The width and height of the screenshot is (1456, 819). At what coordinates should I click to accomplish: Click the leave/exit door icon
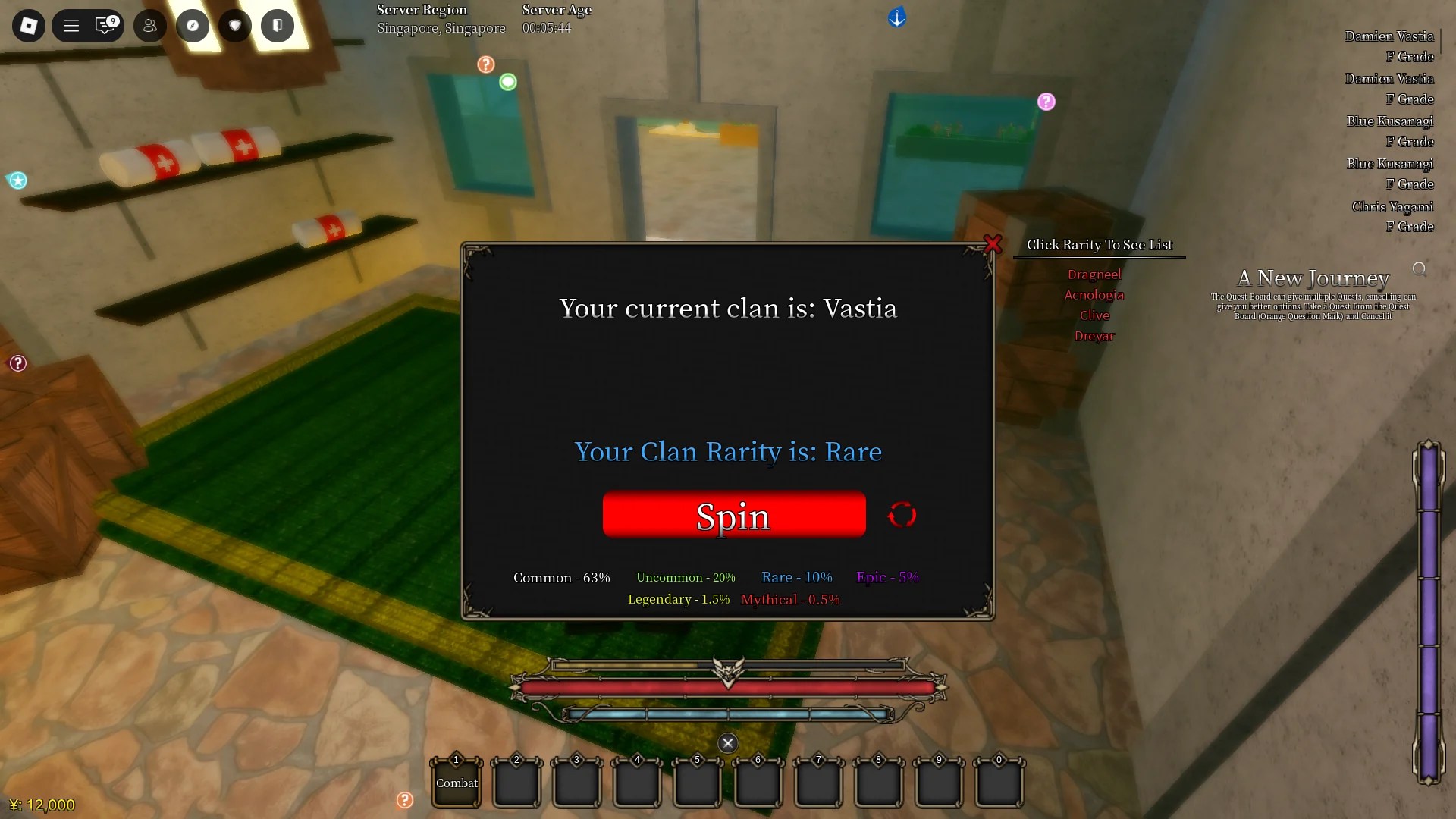277,25
